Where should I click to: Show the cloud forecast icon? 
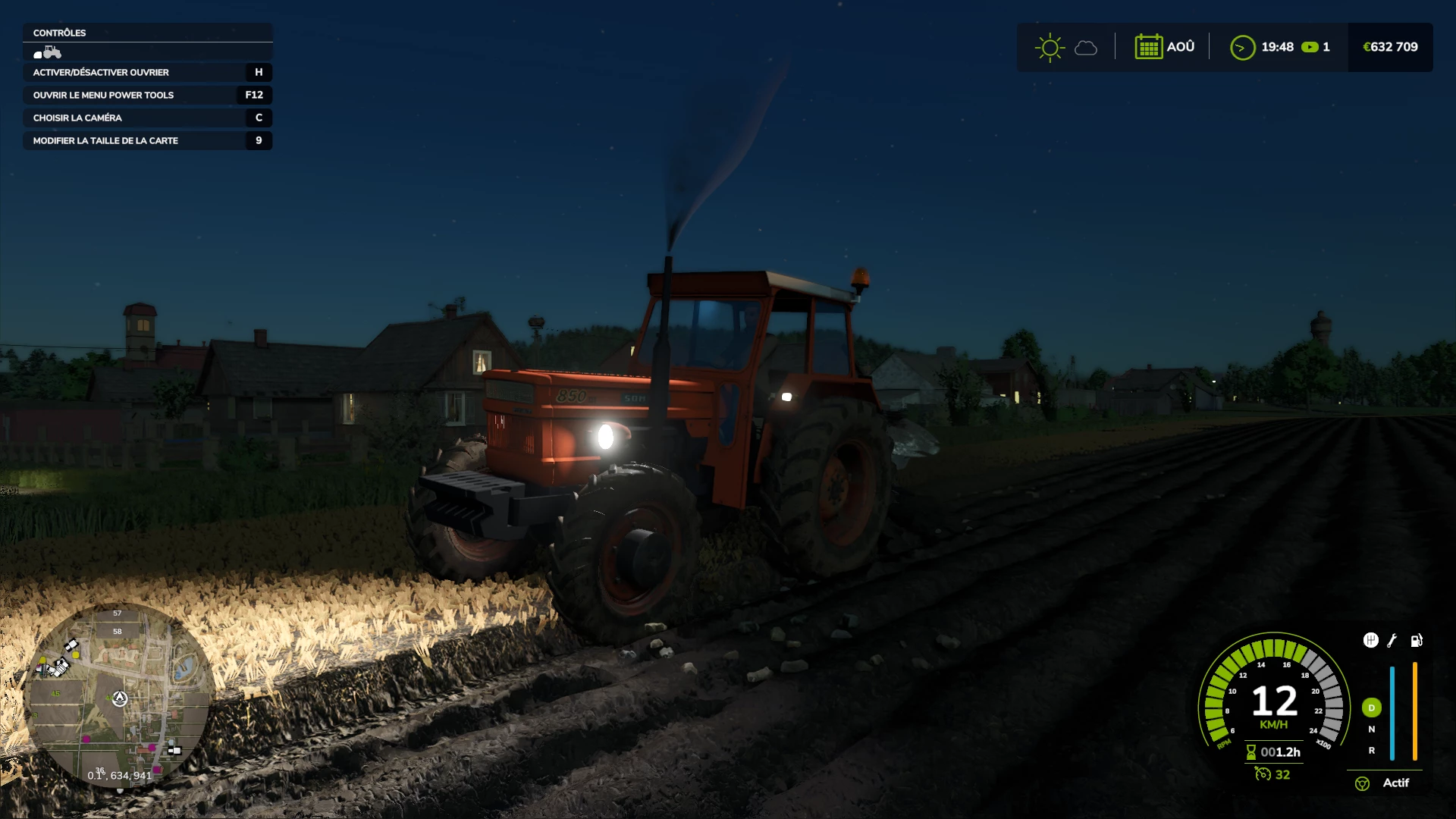point(1086,48)
